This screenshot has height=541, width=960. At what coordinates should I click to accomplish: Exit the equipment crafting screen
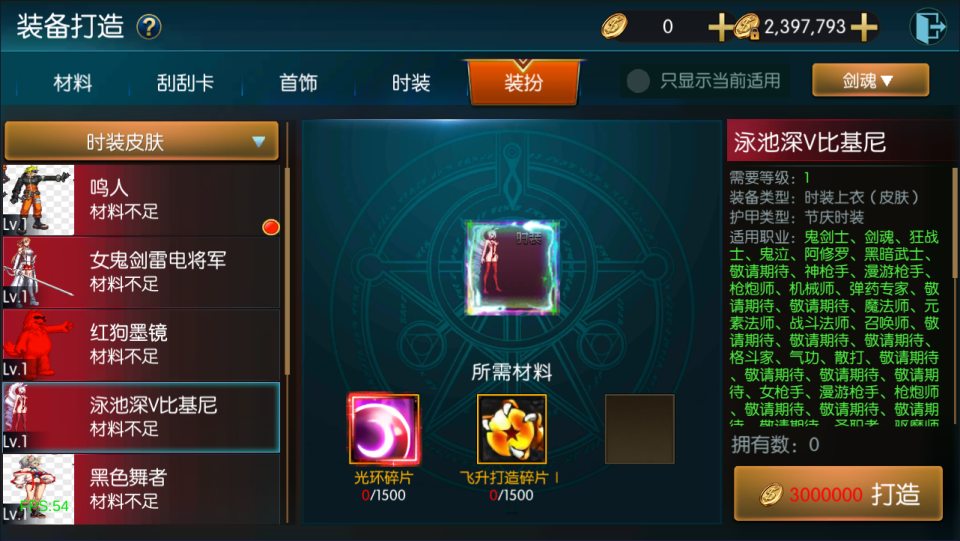927,27
